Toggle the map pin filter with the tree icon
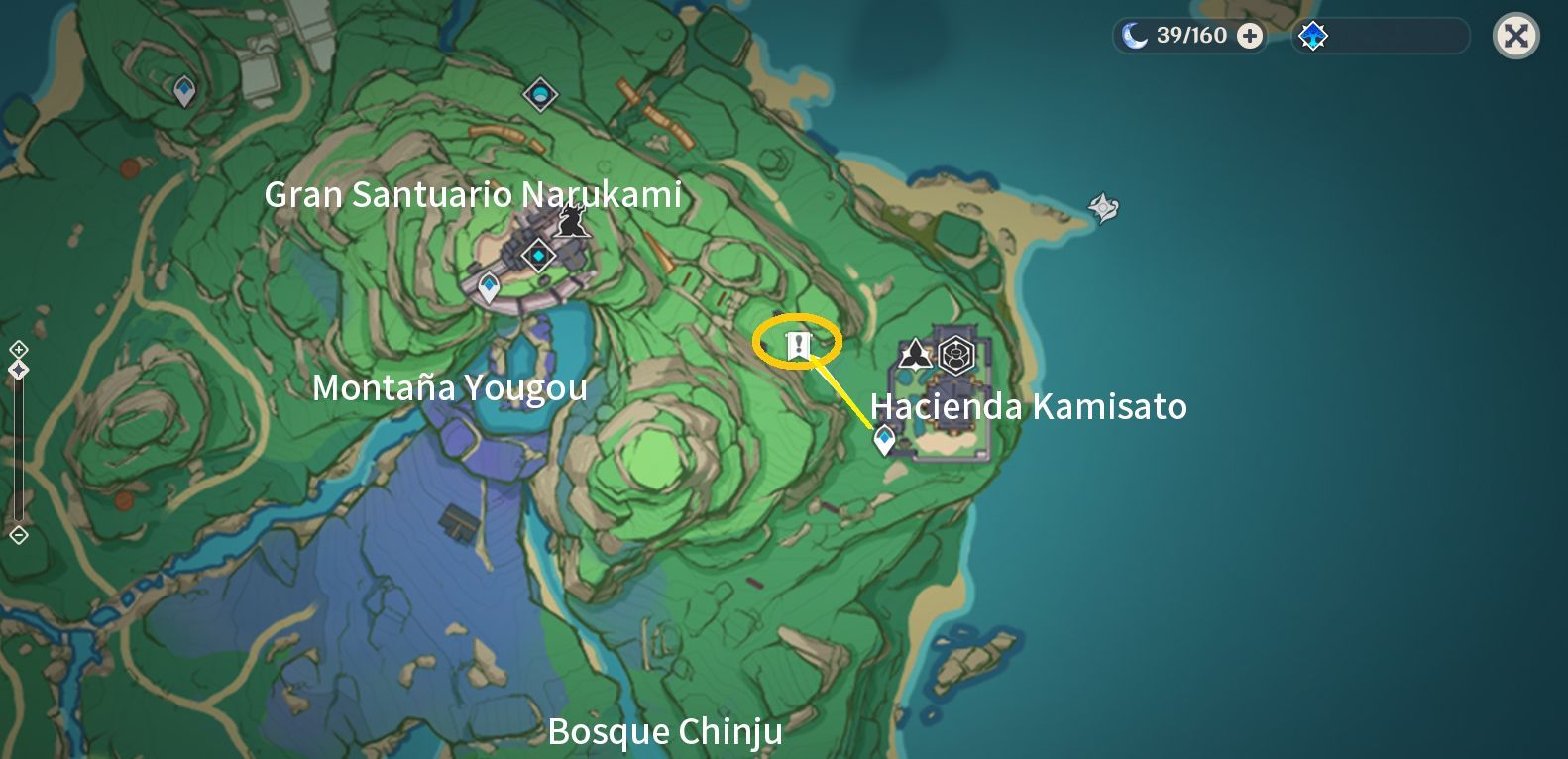 pos(1312,36)
